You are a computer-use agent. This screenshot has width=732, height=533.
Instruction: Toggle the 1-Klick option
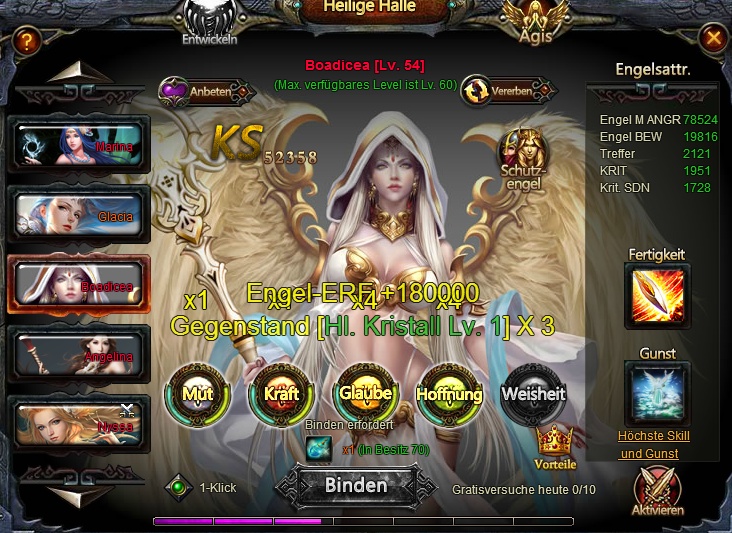[x=178, y=487]
